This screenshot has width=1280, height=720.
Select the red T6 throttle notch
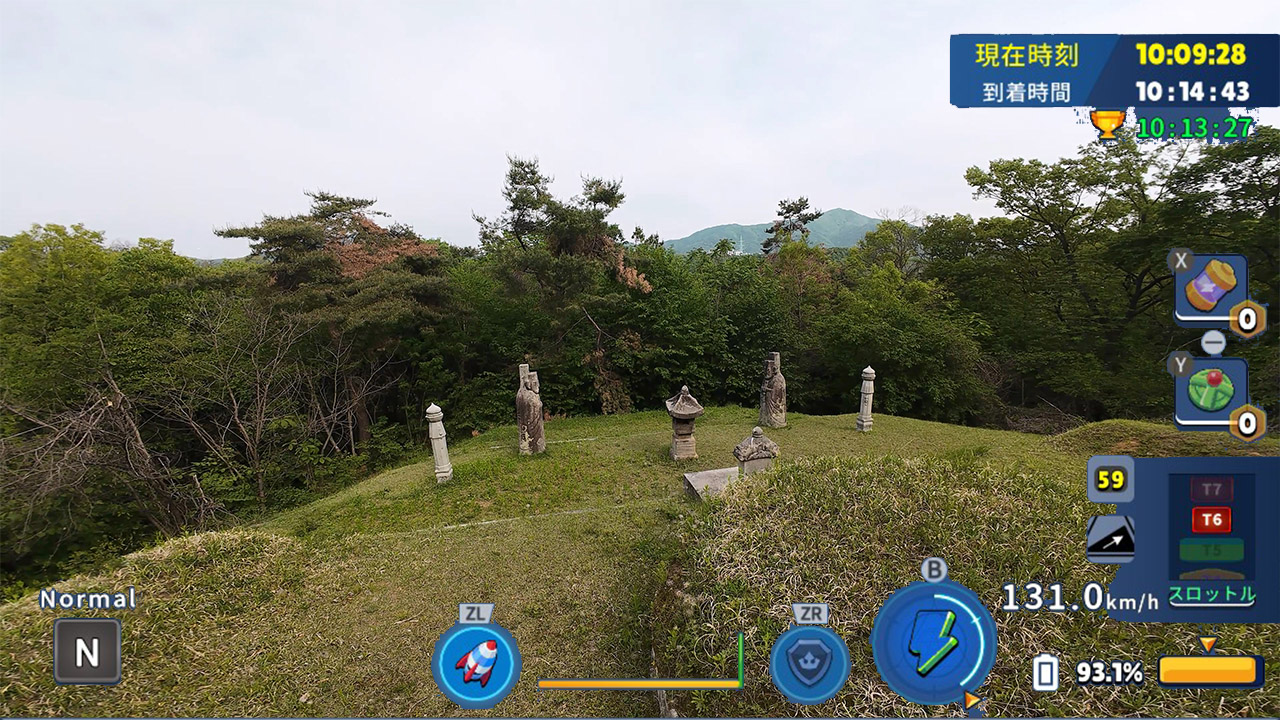coord(1211,520)
